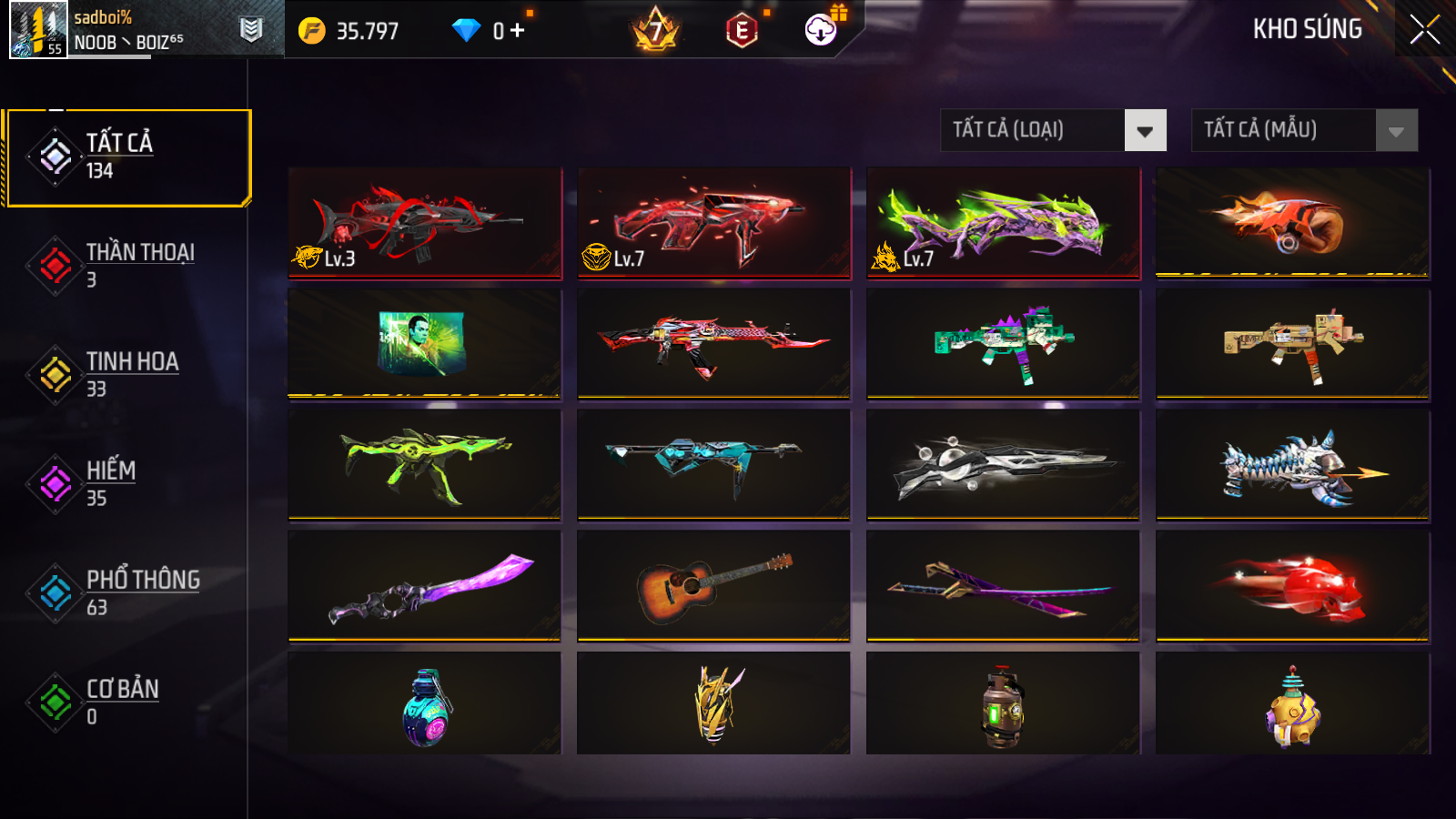This screenshot has height=819, width=1456.
Task: Switch to the Phổ Thông tab
Action: (x=127, y=592)
